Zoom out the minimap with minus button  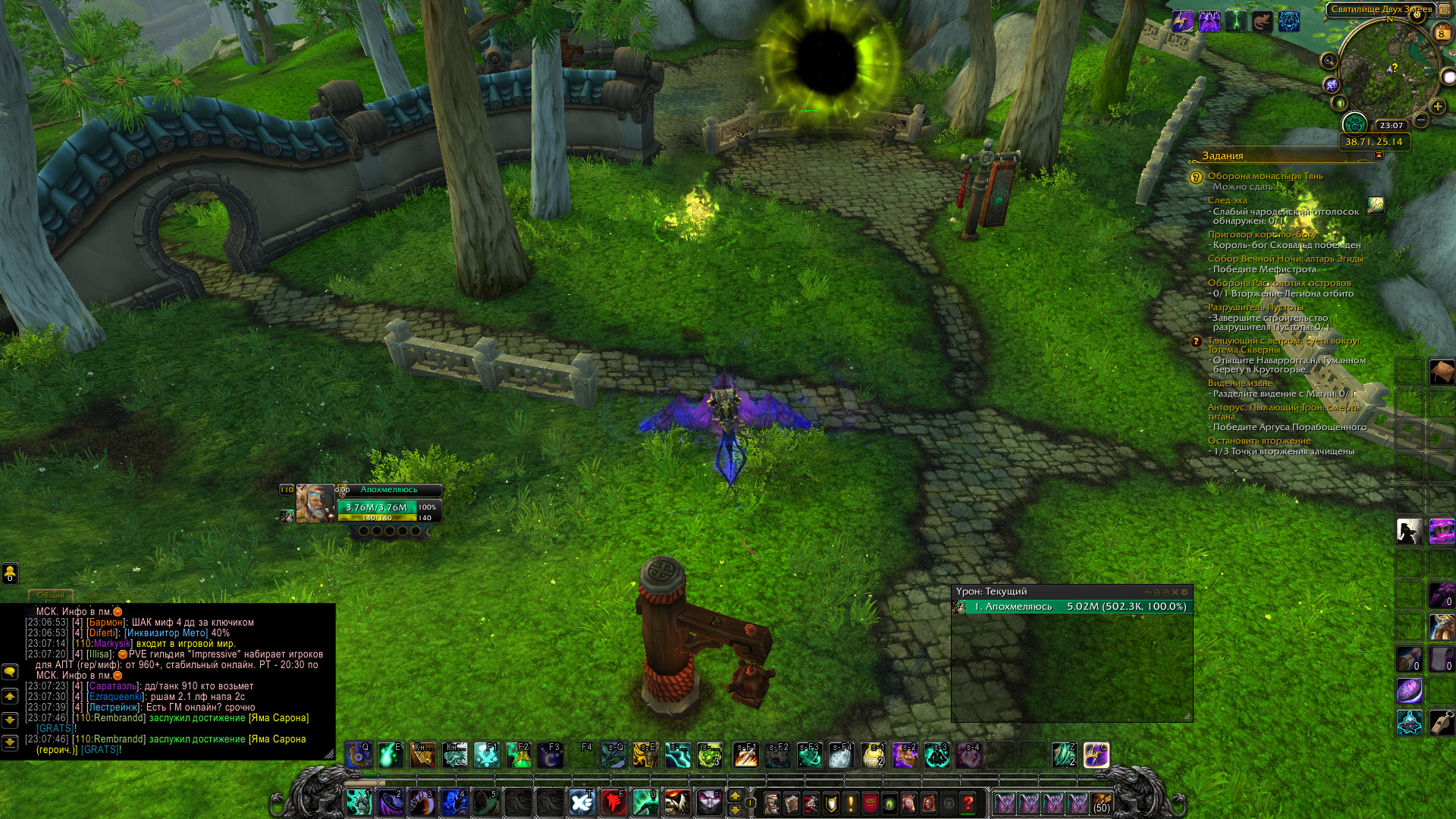1421,121
